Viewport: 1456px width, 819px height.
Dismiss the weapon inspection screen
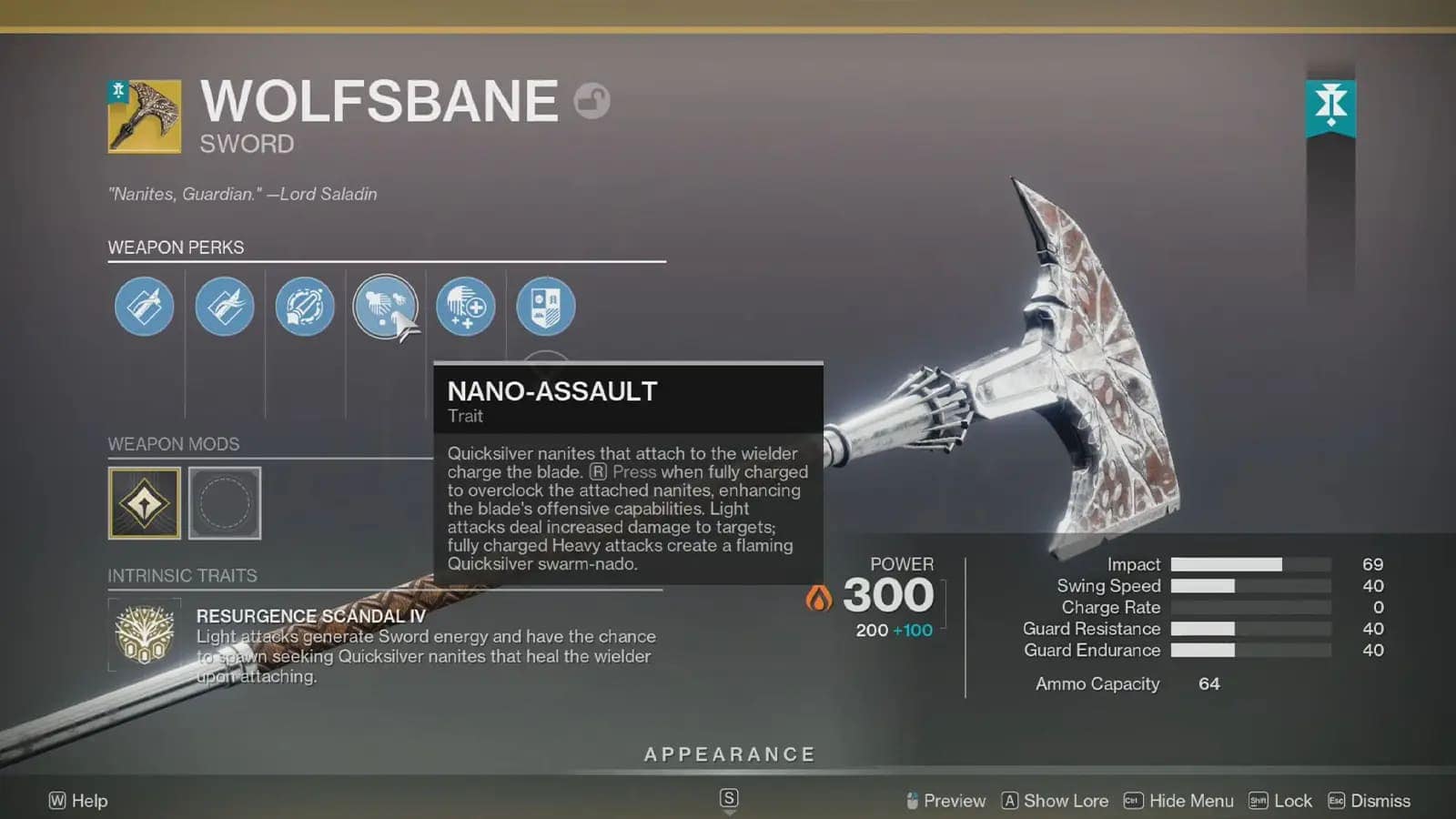click(1380, 801)
